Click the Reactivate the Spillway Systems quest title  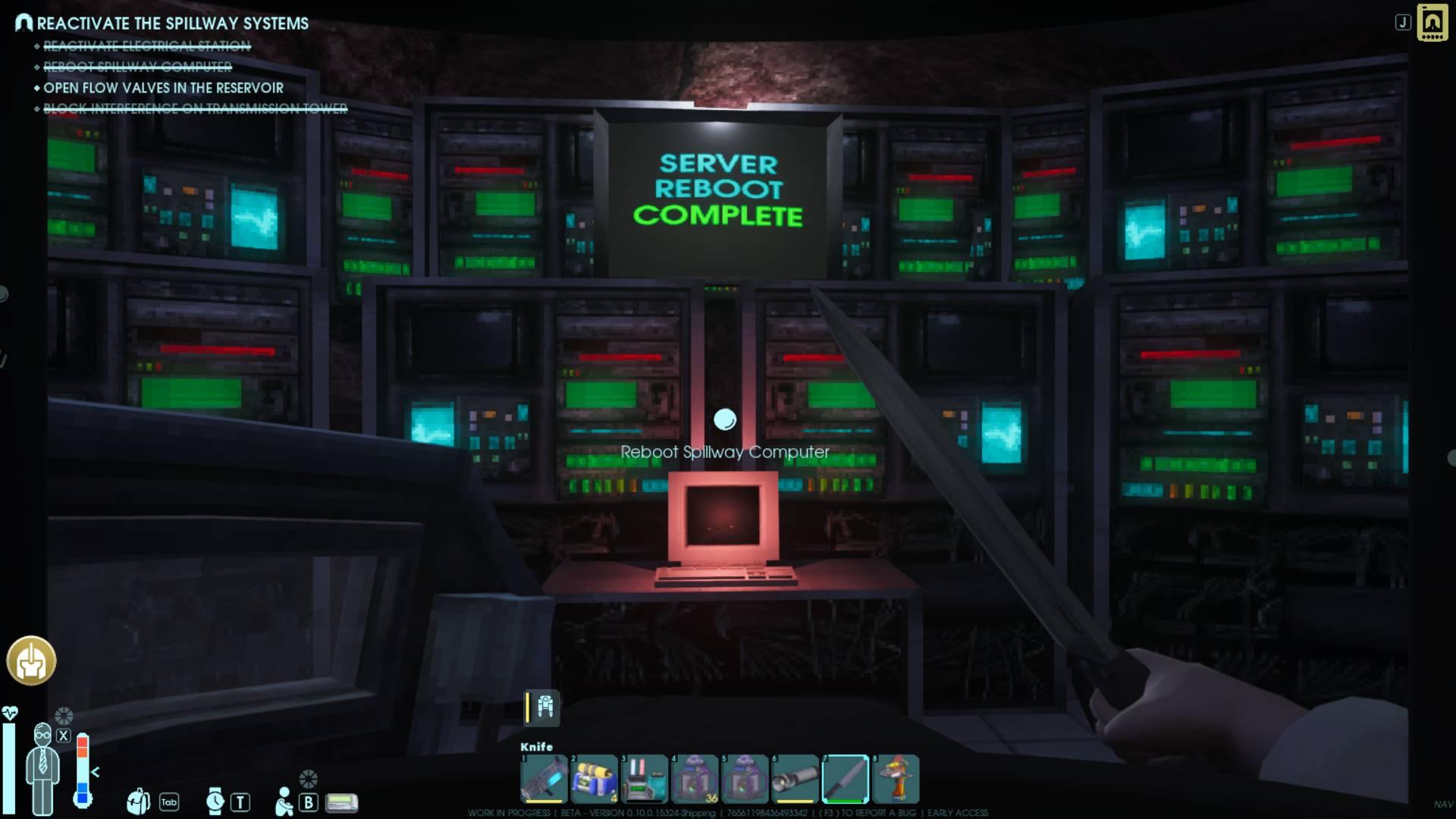click(x=172, y=24)
